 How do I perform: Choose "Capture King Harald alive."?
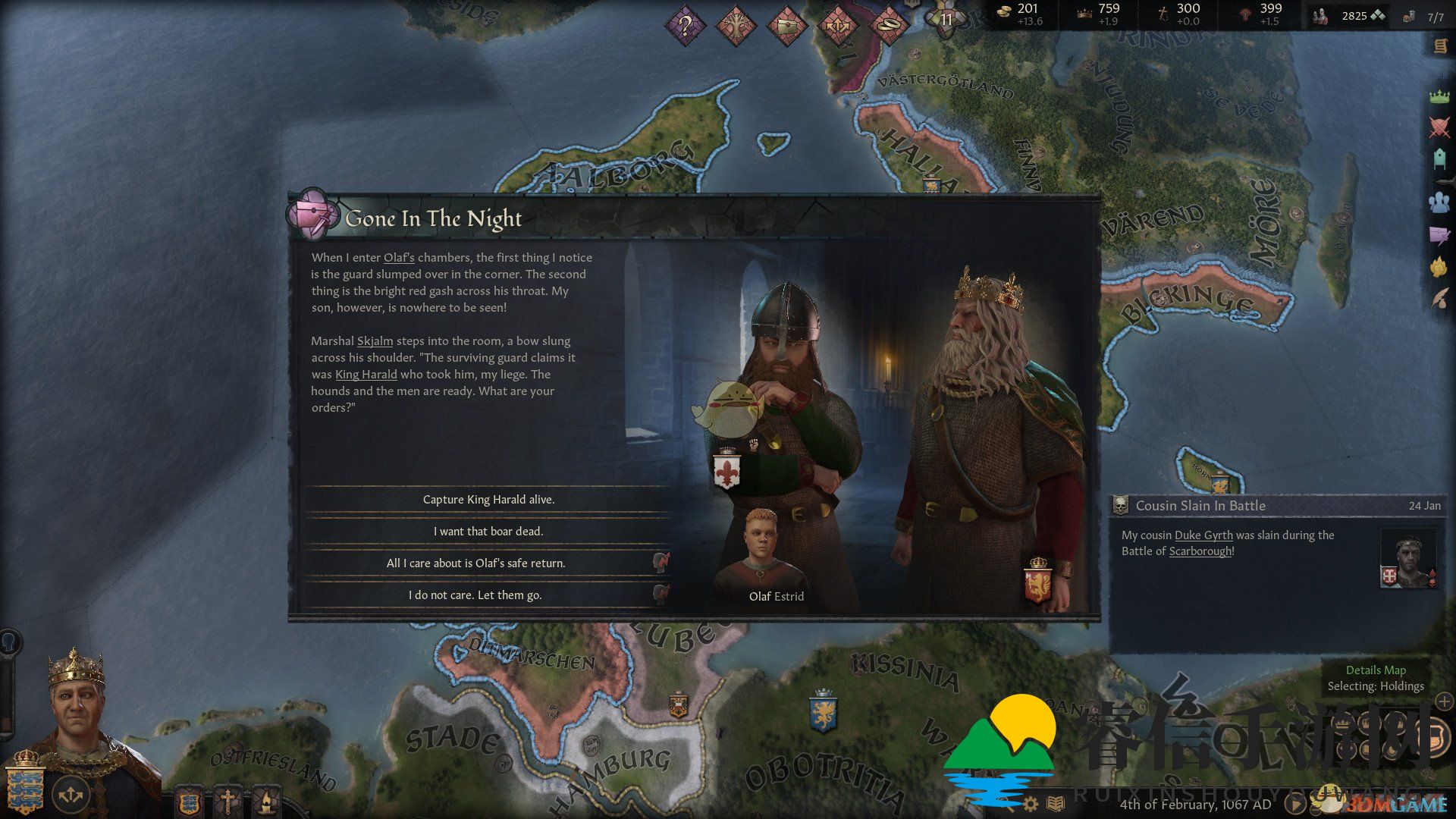(488, 500)
